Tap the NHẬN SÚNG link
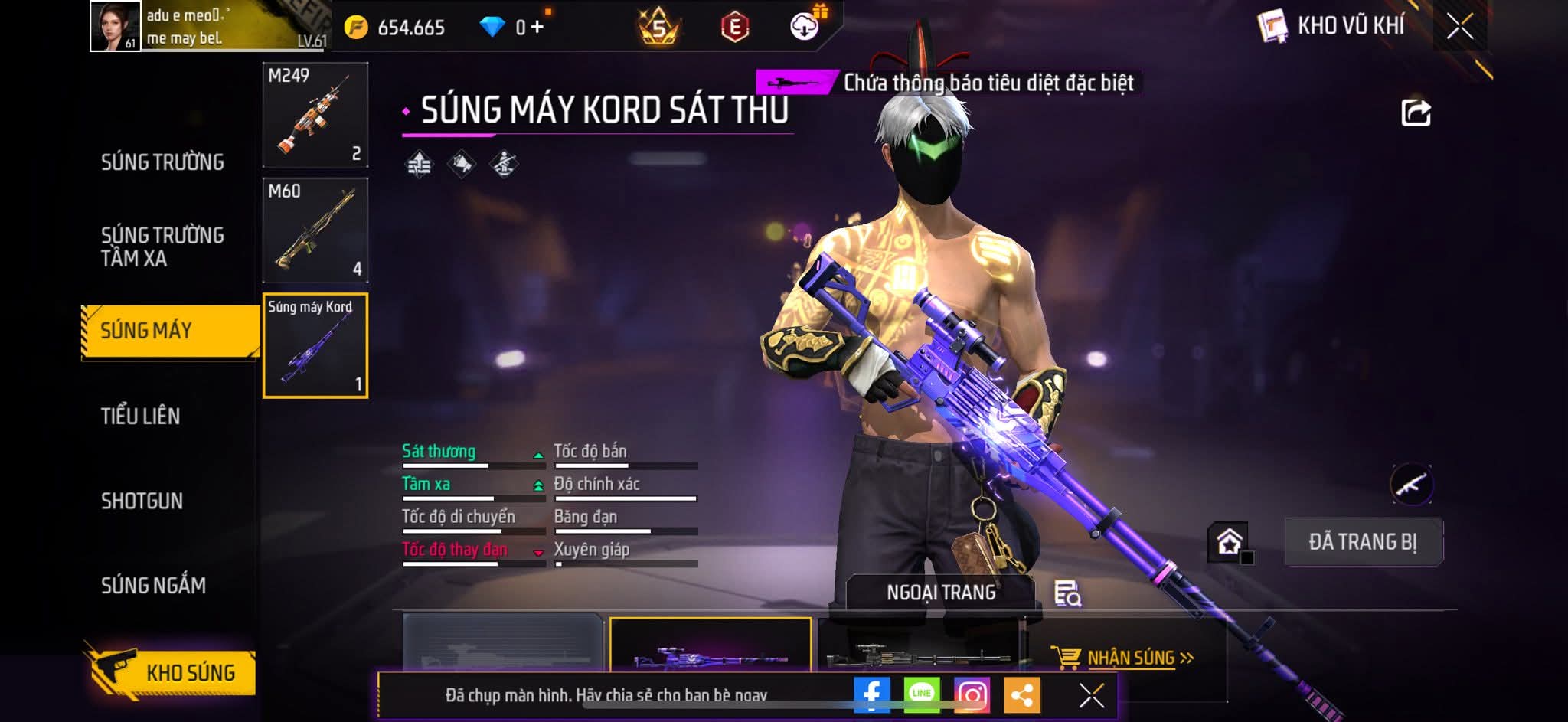This screenshot has width=1568, height=722. pos(1132,658)
